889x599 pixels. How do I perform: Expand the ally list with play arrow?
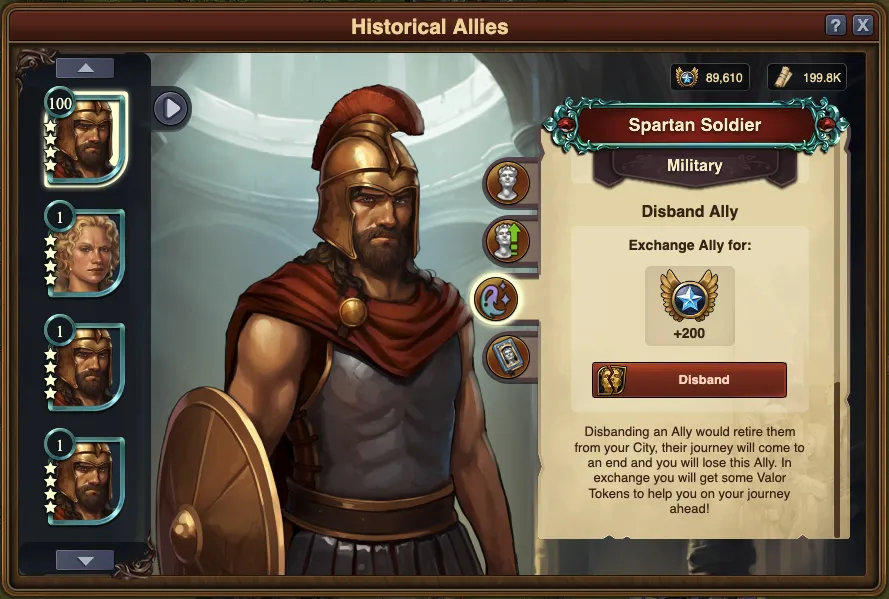171,108
